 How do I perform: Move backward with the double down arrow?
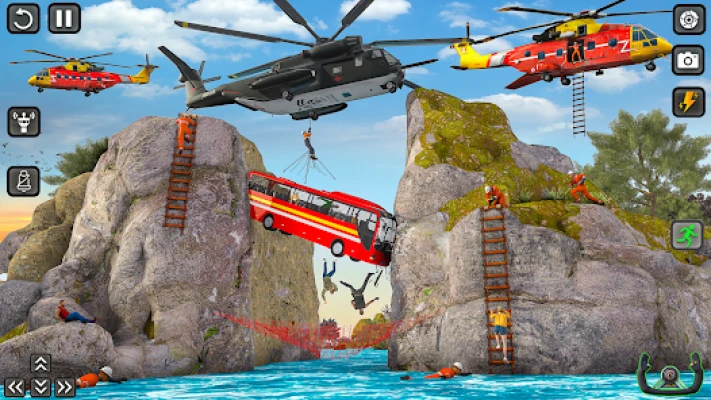pos(40,387)
